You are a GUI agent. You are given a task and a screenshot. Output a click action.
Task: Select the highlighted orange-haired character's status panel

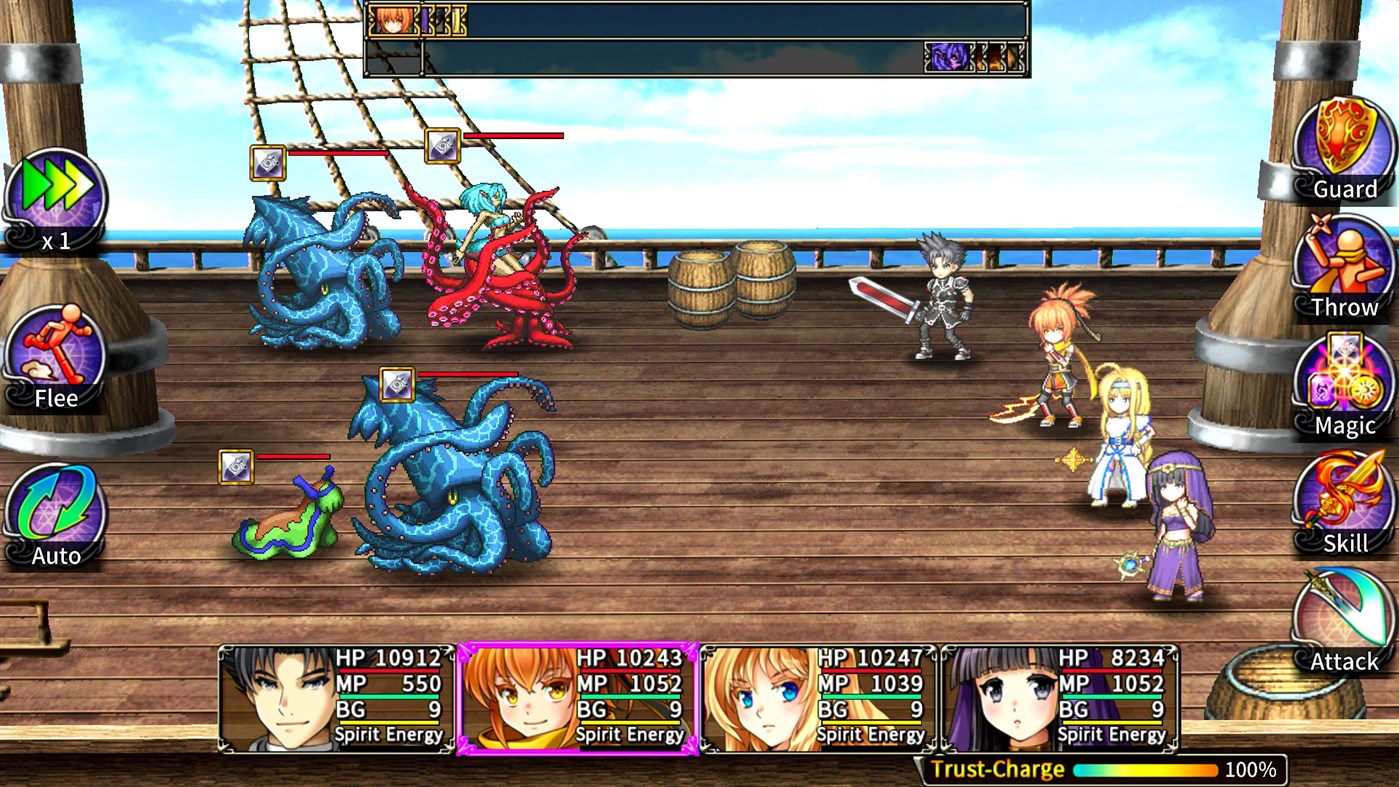pos(580,700)
